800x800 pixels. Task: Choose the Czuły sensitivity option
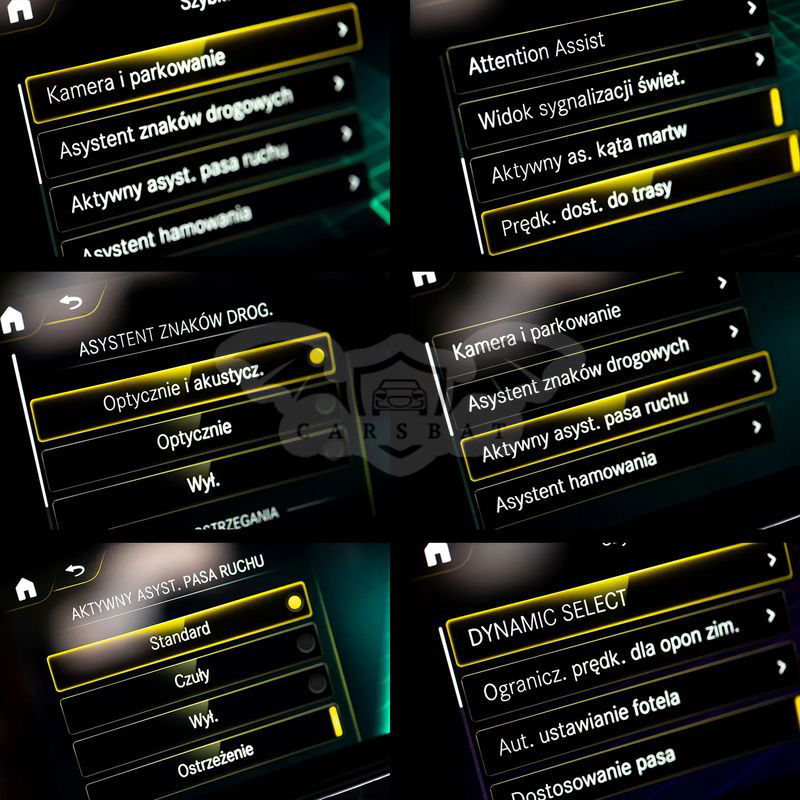tap(192, 678)
